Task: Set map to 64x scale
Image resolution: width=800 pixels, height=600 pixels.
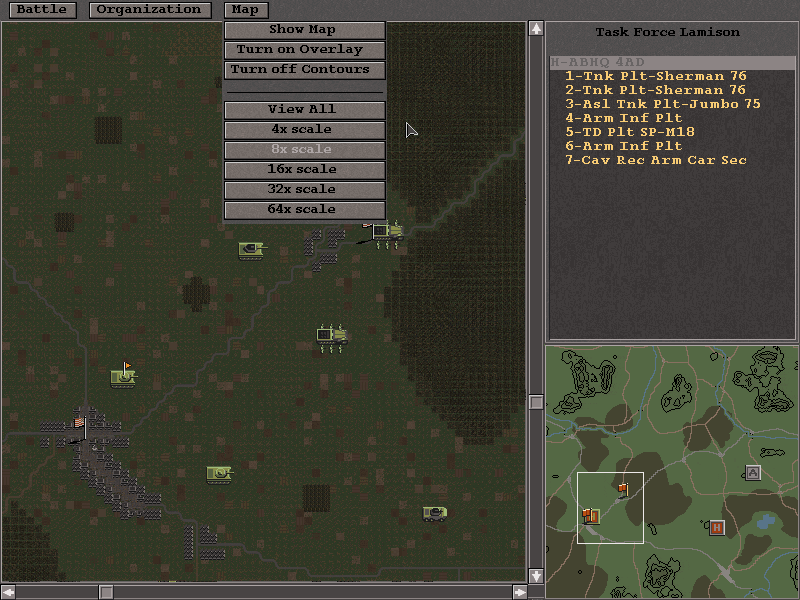Action: (304, 210)
